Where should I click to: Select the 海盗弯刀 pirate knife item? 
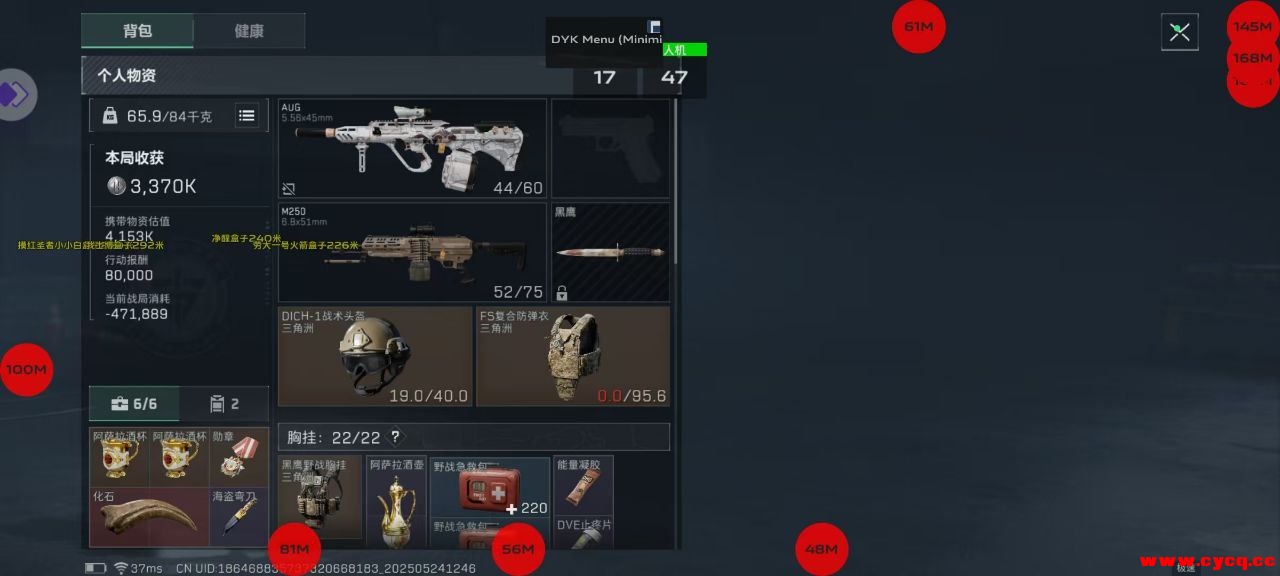239,517
